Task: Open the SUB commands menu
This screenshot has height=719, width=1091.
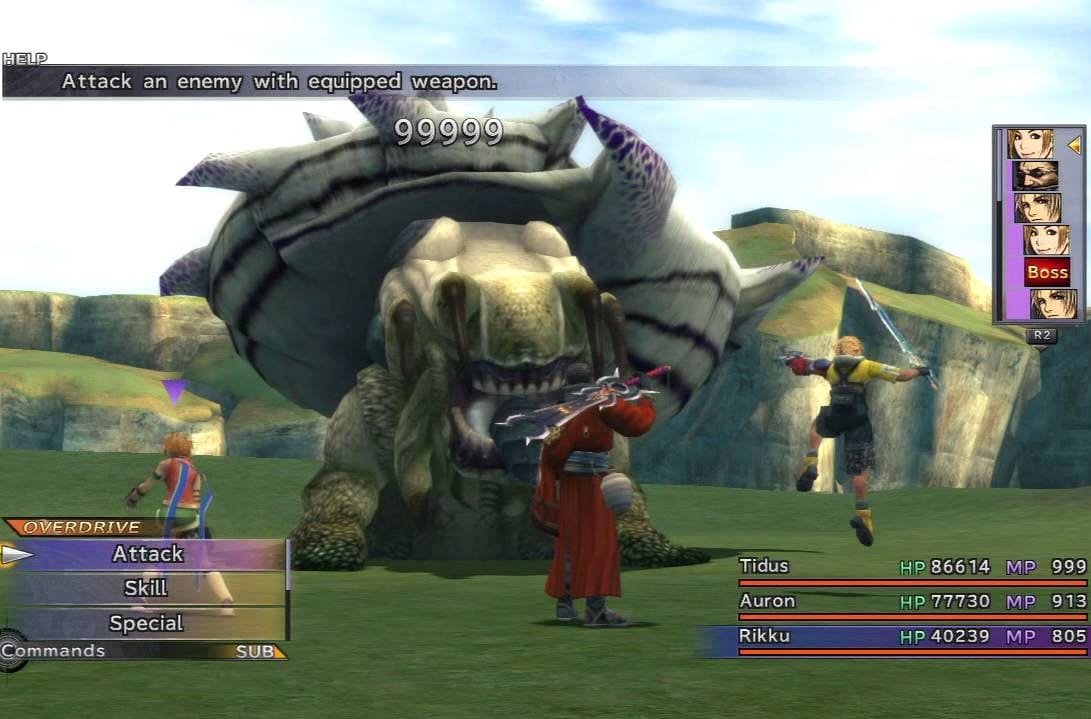Action: coord(258,652)
